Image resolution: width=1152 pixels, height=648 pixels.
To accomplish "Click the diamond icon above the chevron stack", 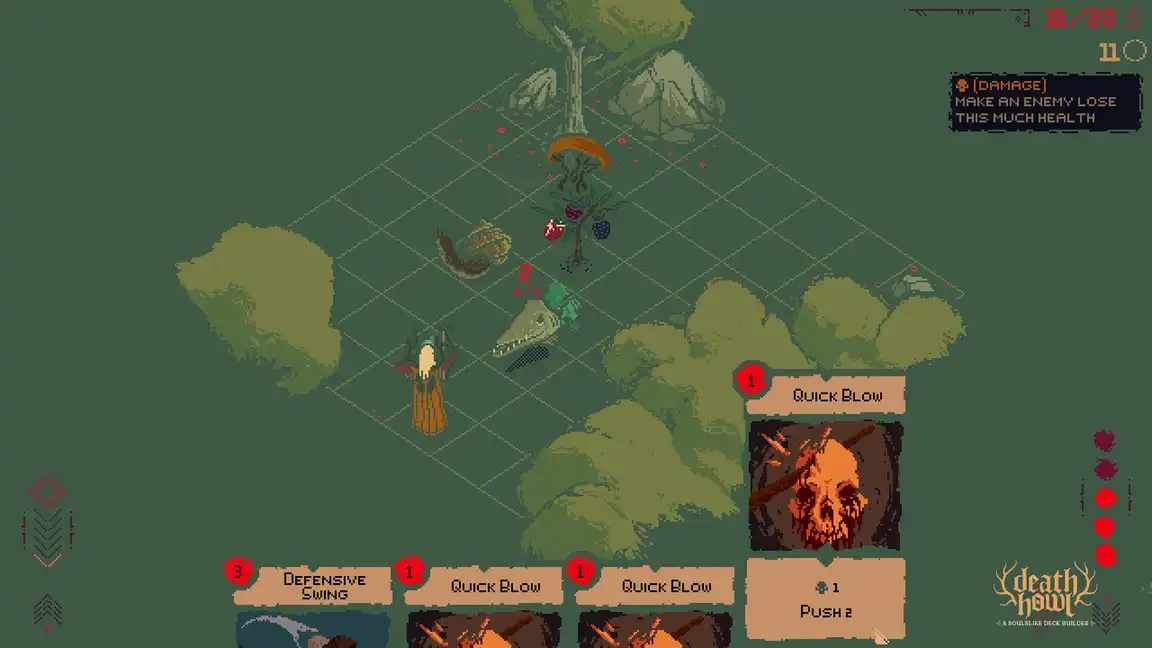I will (47, 491).
